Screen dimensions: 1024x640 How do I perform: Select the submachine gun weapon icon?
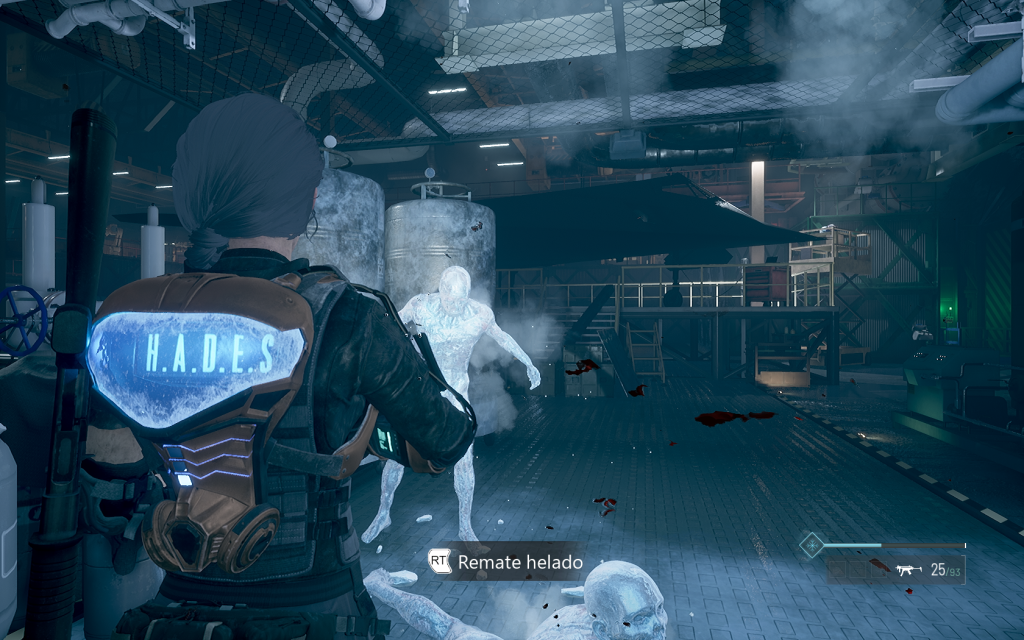[907, 570]
